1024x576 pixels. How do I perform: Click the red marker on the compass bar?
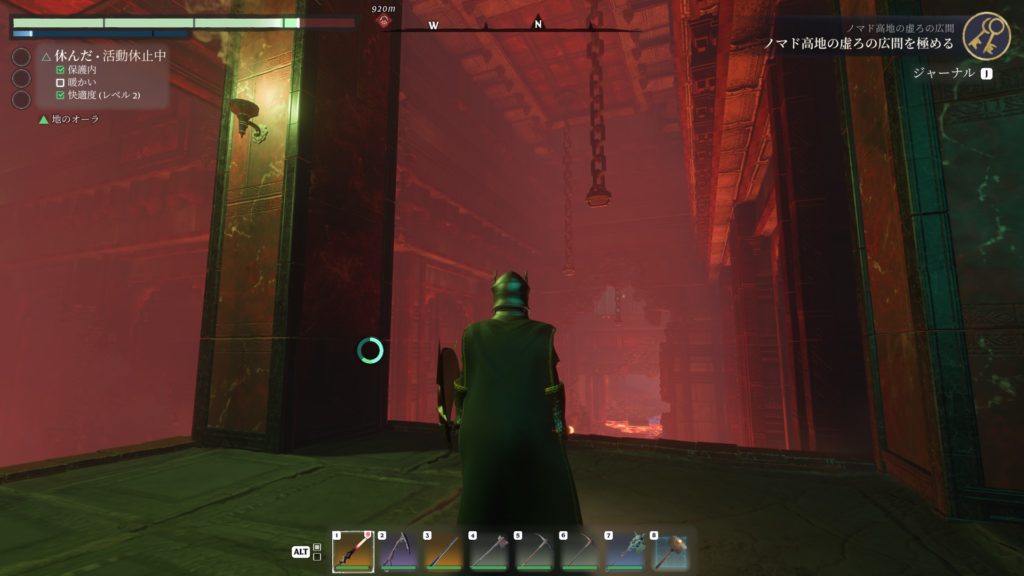point(383,21)
